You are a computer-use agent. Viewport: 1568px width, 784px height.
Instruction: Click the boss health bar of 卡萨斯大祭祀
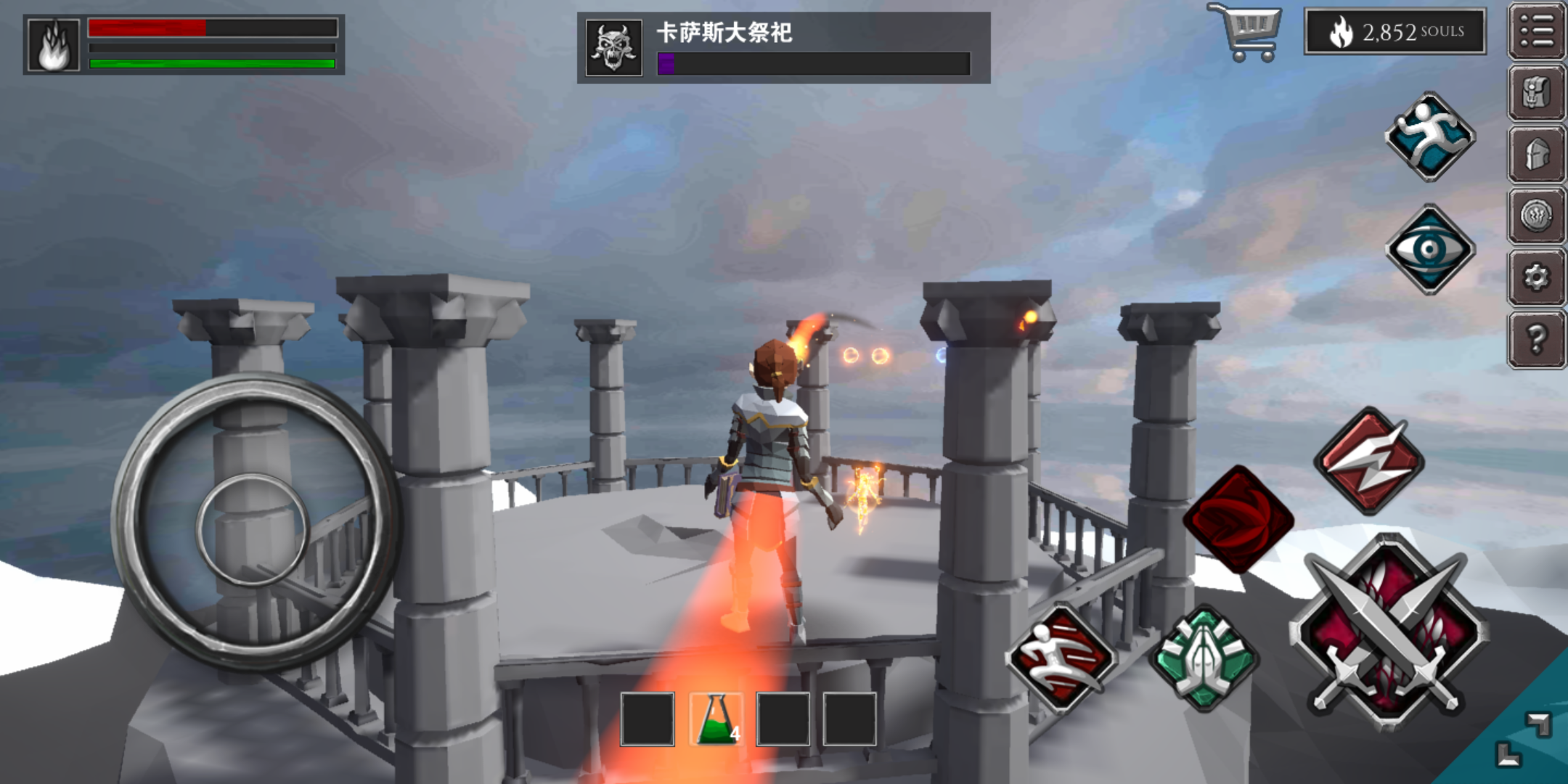coord(813,65)
